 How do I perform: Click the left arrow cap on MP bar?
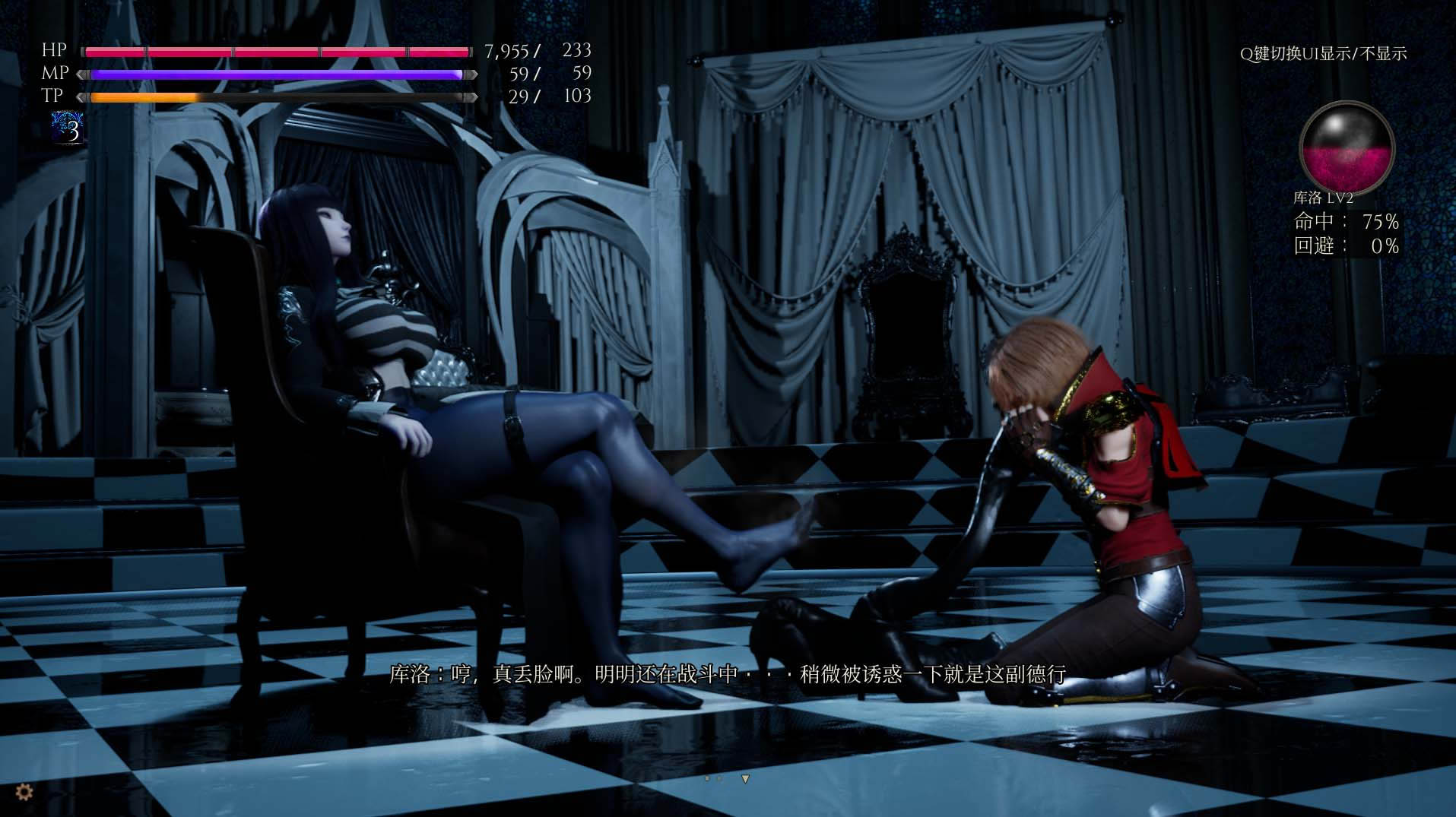point(81,74)
